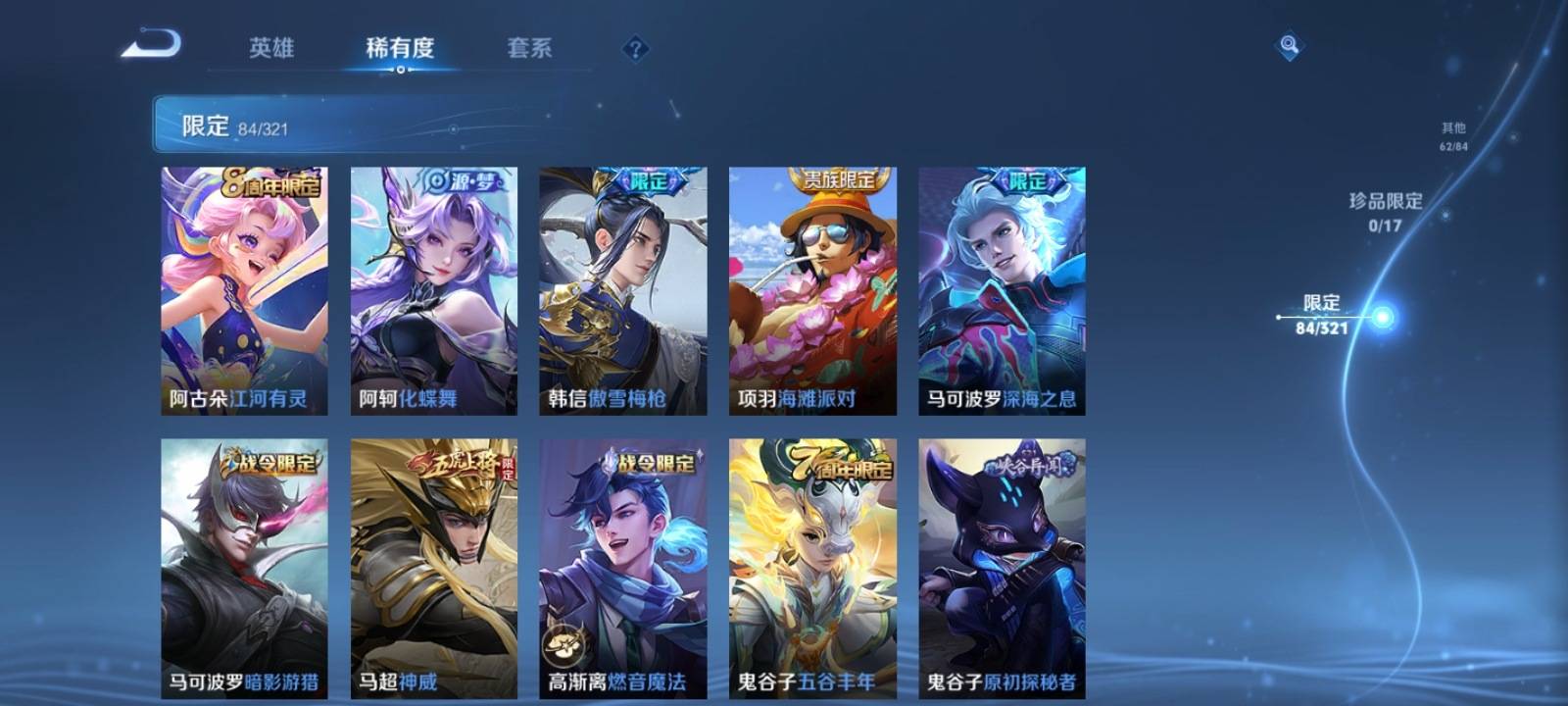Screen dimensions: 1568x706
Task: Jump to the 其他 rarity category
Action: pos(1453,136)
